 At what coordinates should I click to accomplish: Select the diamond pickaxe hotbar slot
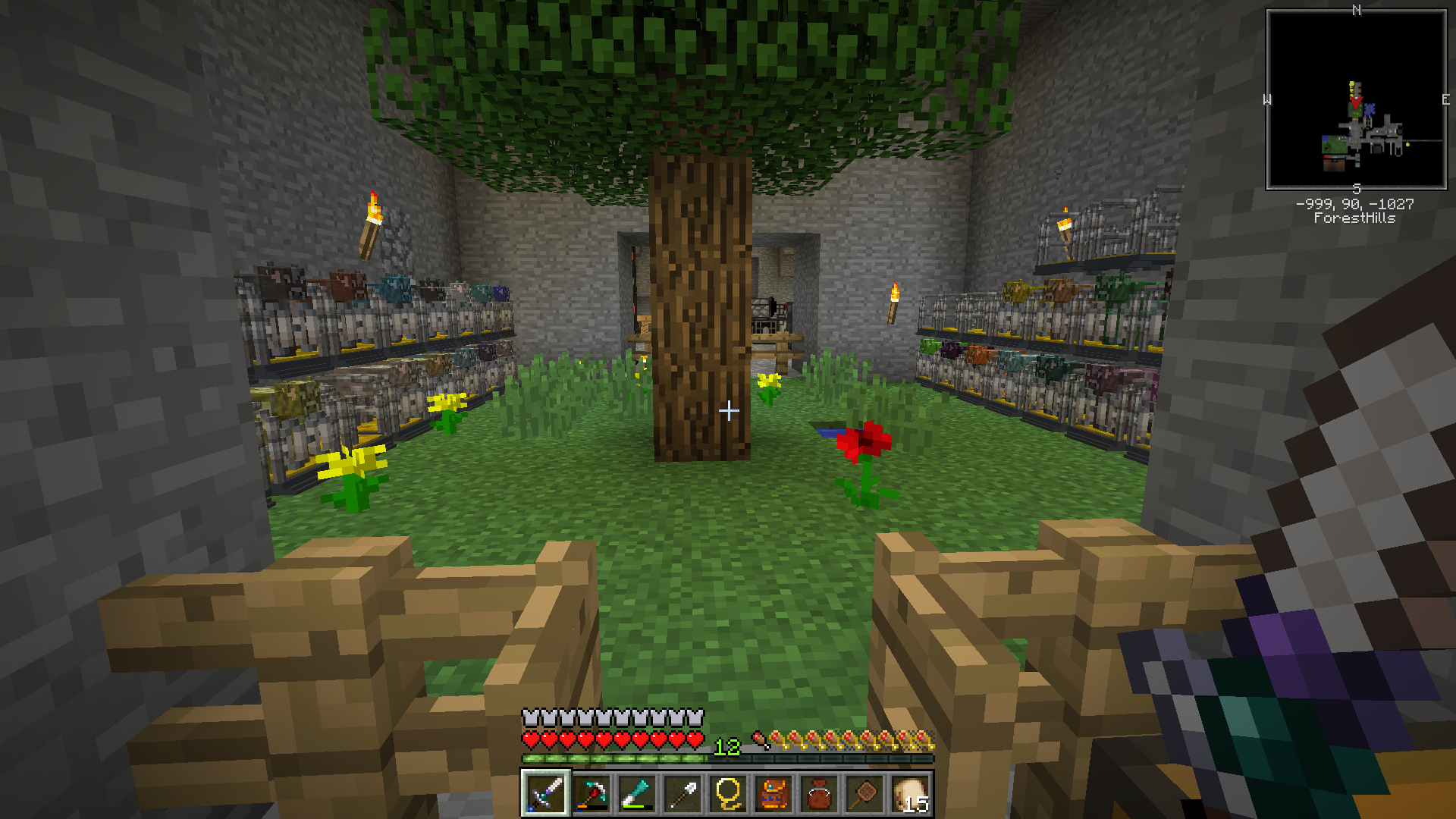pos(591,794)
